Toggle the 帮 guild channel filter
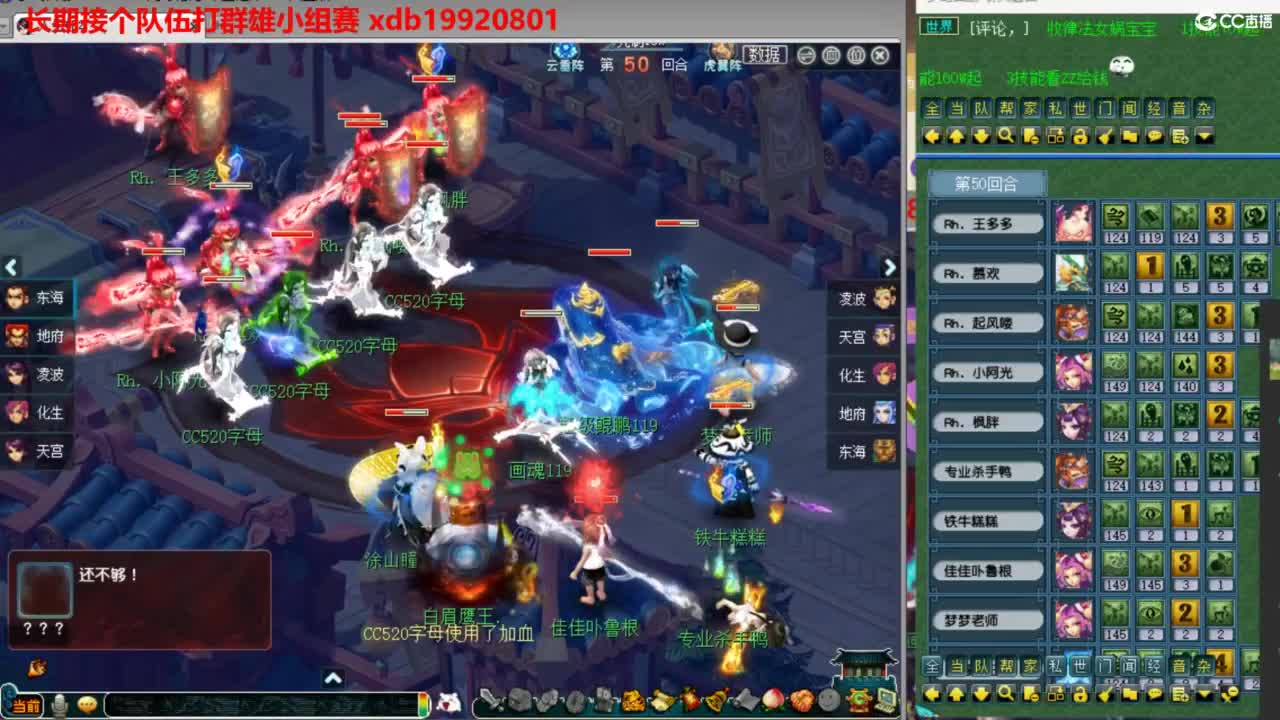The height and width of the screenshot is (720, 1280). [x=1007, y=112]
